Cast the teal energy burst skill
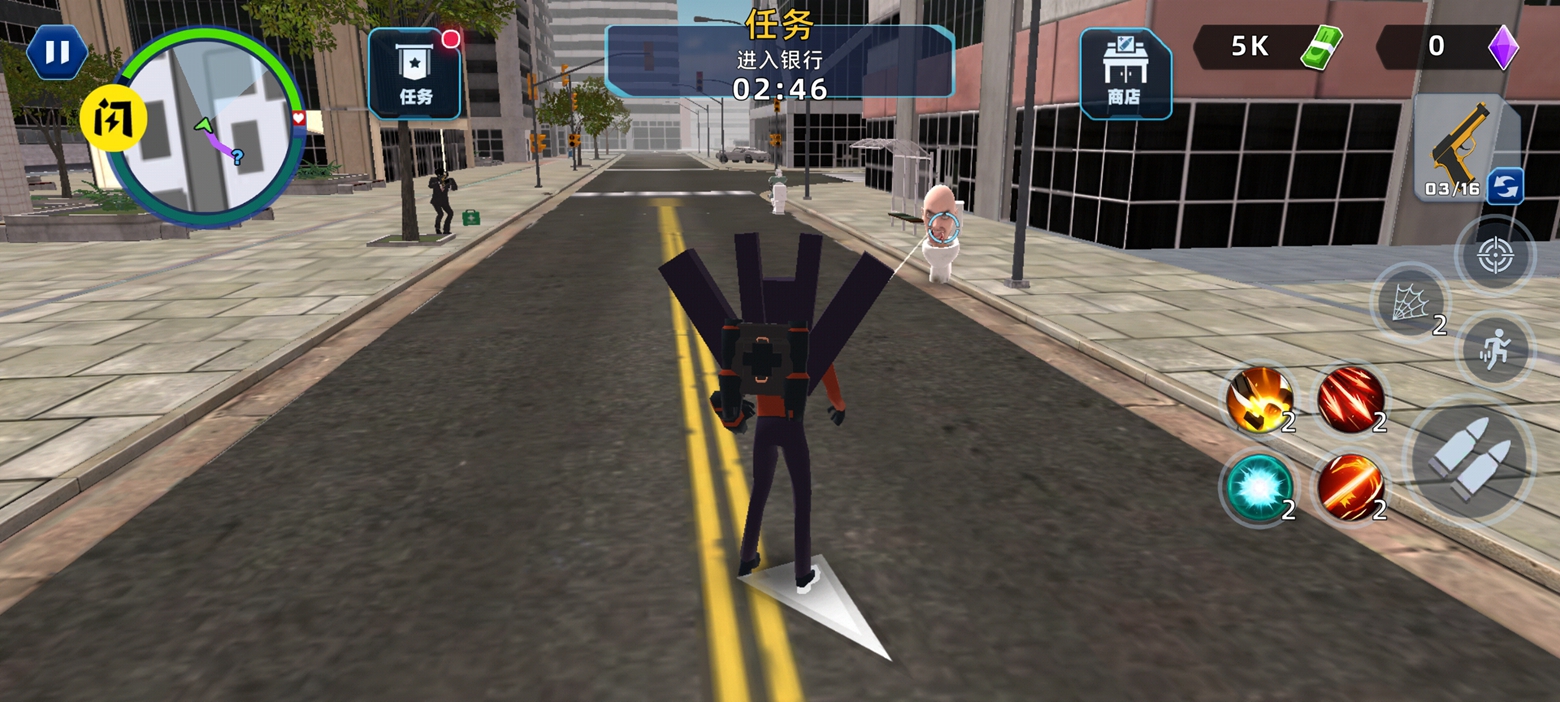Screen dimensions: 1560x702 (x=1259, y=488)
